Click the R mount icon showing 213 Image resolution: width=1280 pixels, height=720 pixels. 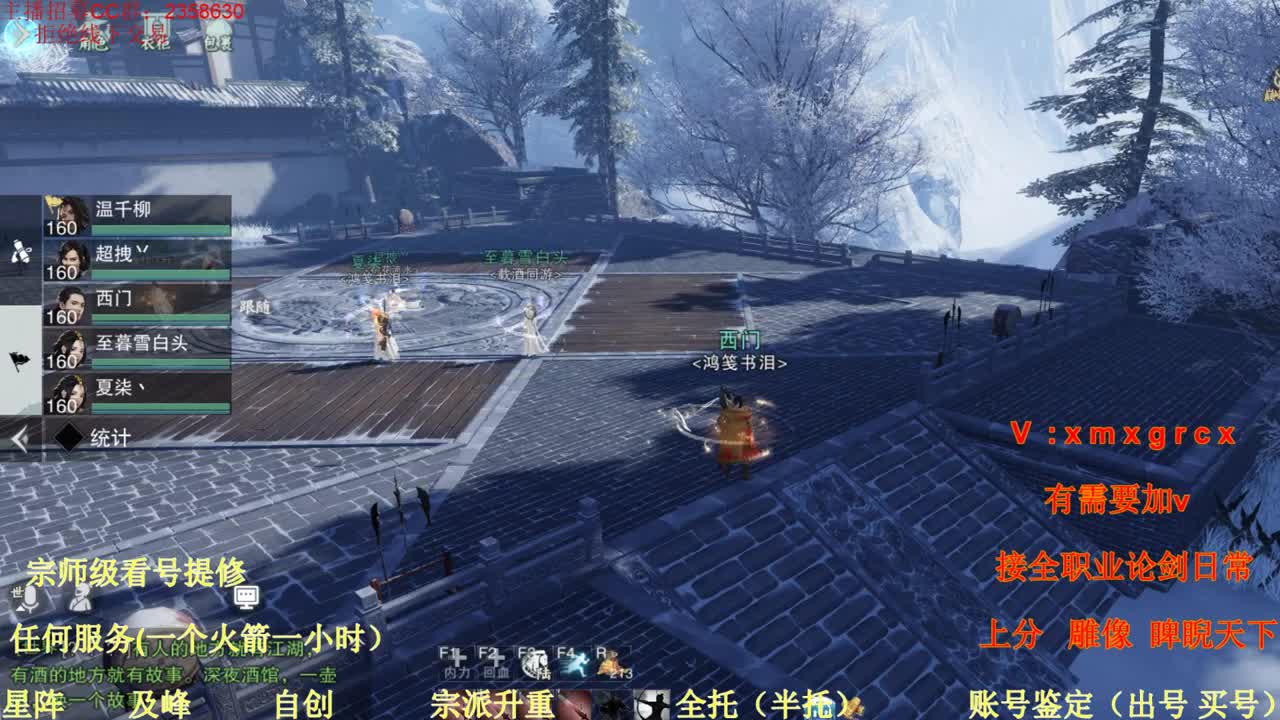click(x=612, y=664)
